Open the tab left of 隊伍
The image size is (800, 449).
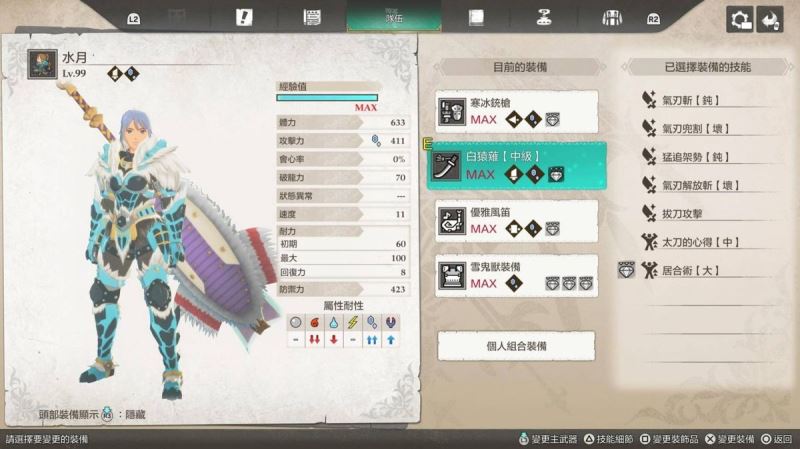click(311, 17)
